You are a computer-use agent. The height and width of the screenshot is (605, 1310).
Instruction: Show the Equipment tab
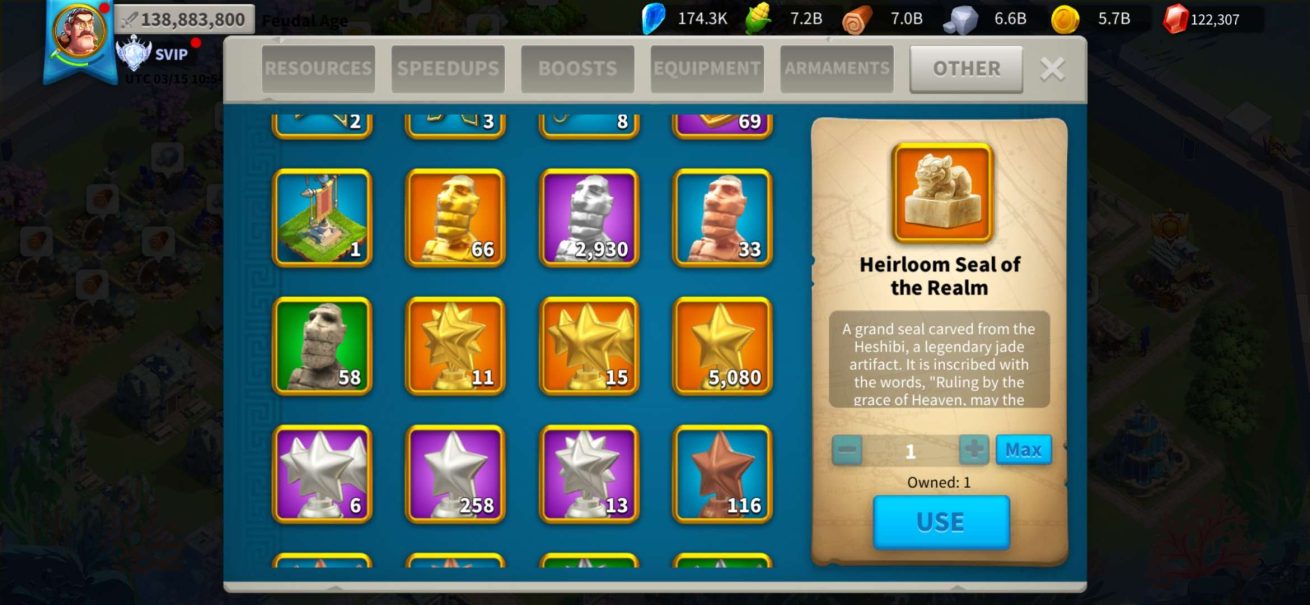point(707,69)
